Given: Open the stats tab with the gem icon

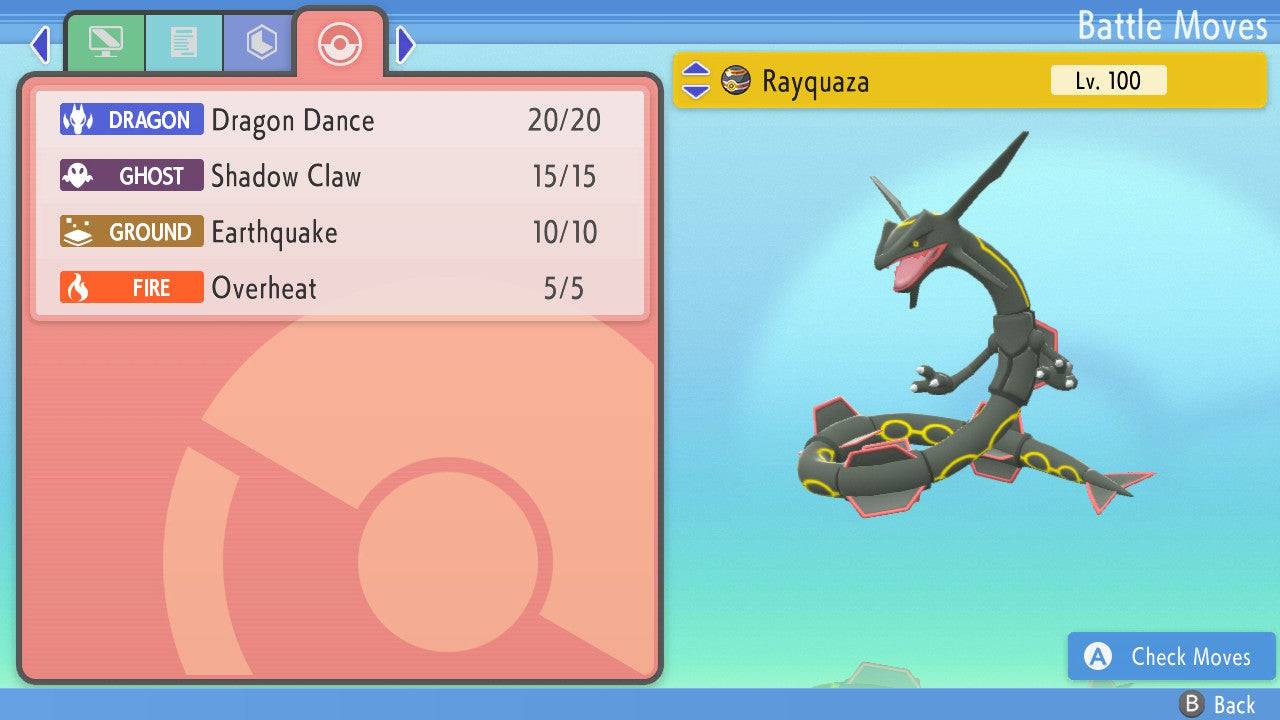Looking at the screenshot, I should pos(258,42).
